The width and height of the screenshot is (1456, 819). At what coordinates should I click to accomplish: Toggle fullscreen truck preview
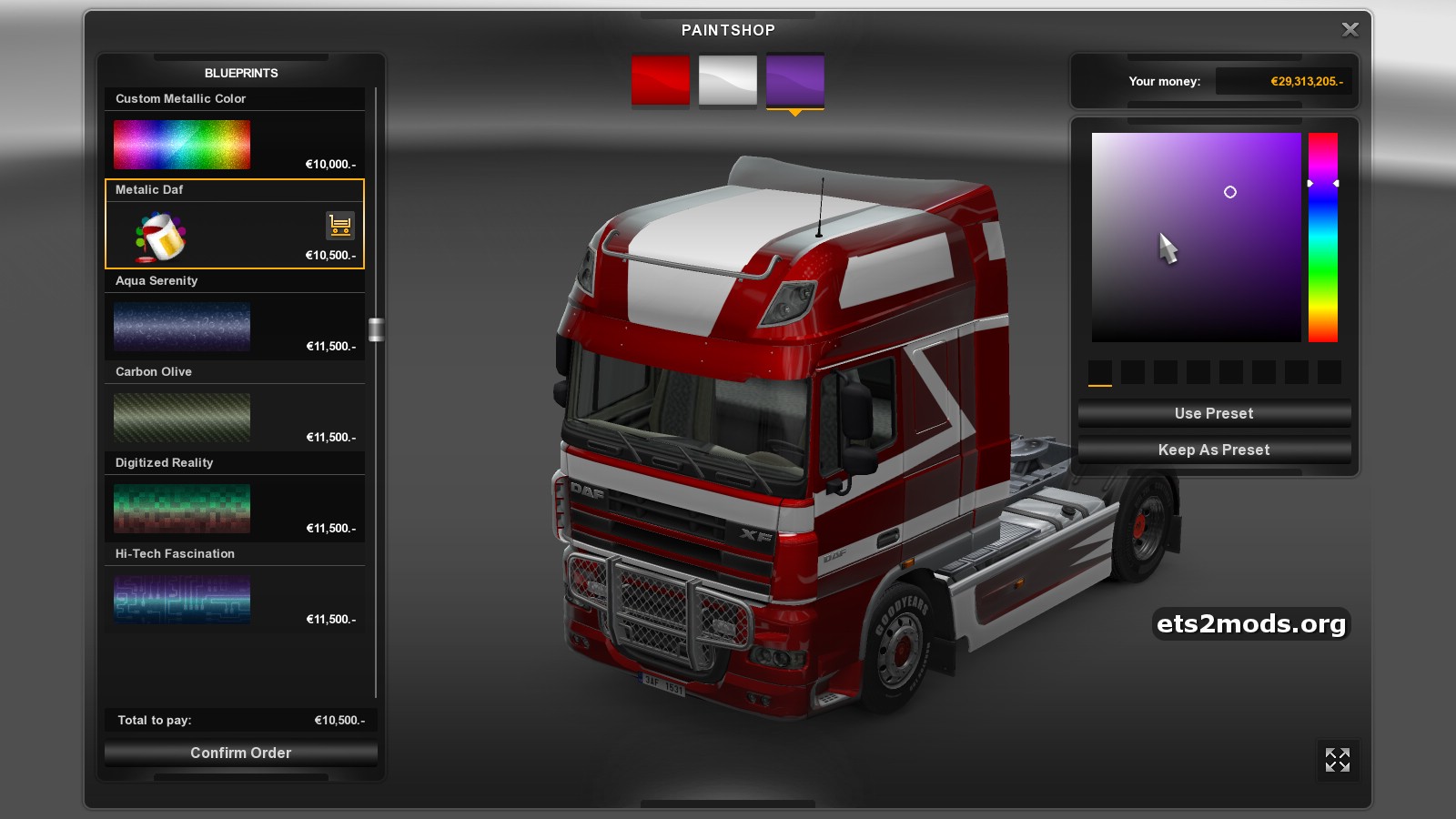click(x=1338, y=760)
